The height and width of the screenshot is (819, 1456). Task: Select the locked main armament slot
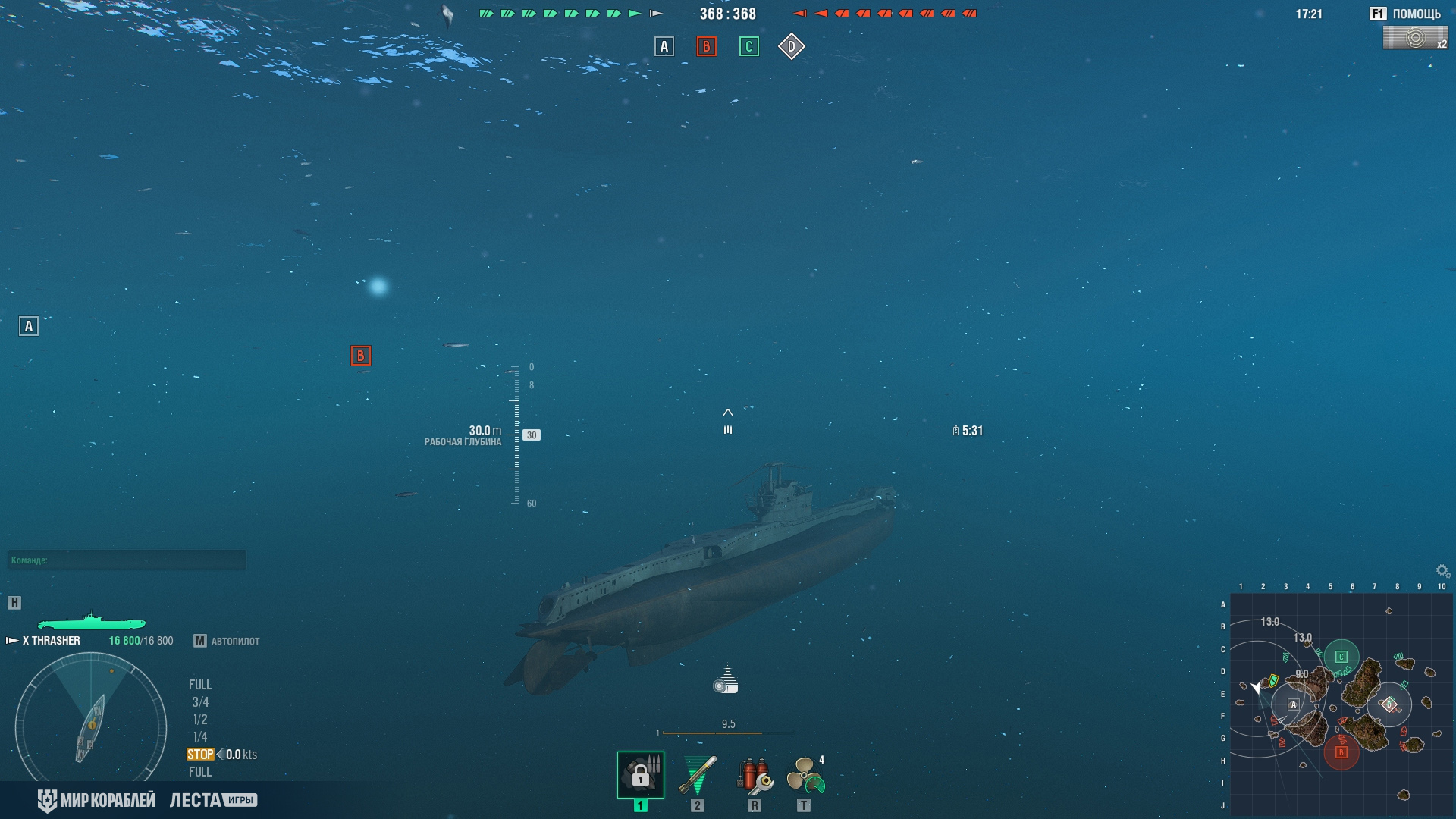click(640, 775)
